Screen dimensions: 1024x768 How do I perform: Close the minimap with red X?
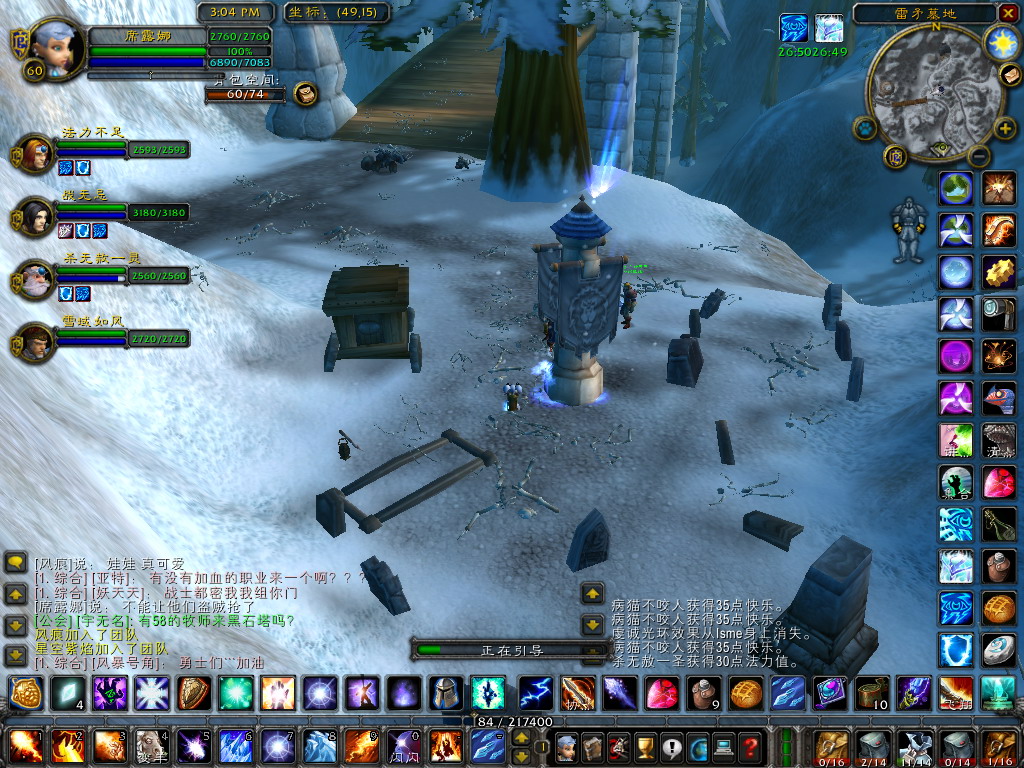click(1007, 13)
